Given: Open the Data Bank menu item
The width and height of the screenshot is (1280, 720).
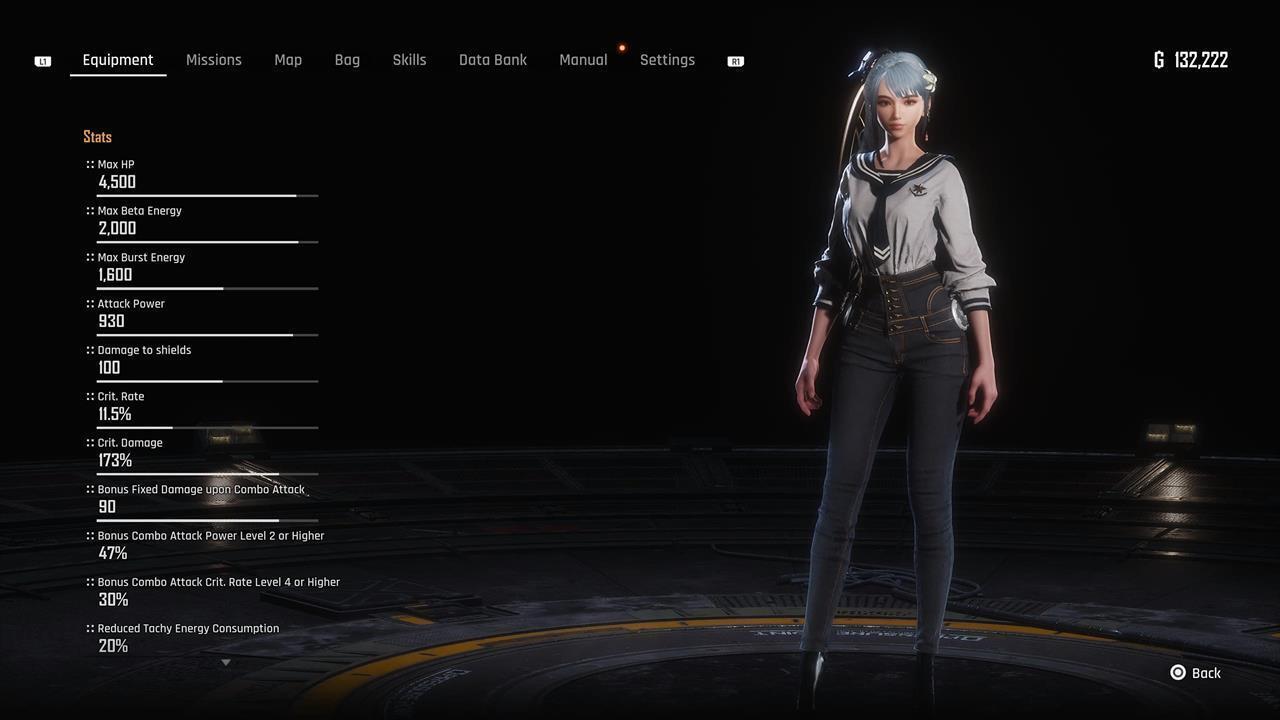Looking at the screenshot, I should tap(493, 60).
